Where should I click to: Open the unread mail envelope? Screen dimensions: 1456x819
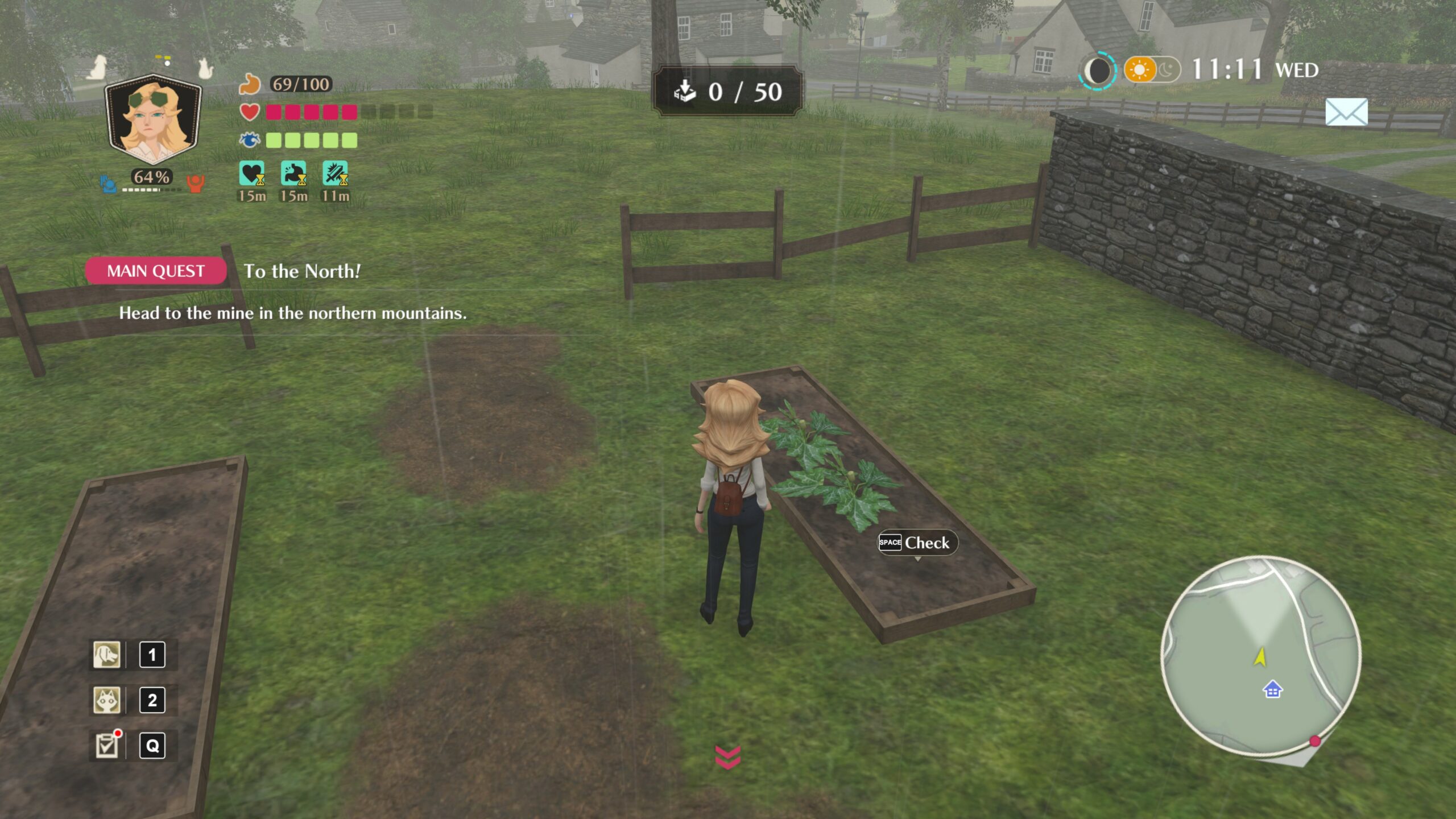(x=1346, y=112)
